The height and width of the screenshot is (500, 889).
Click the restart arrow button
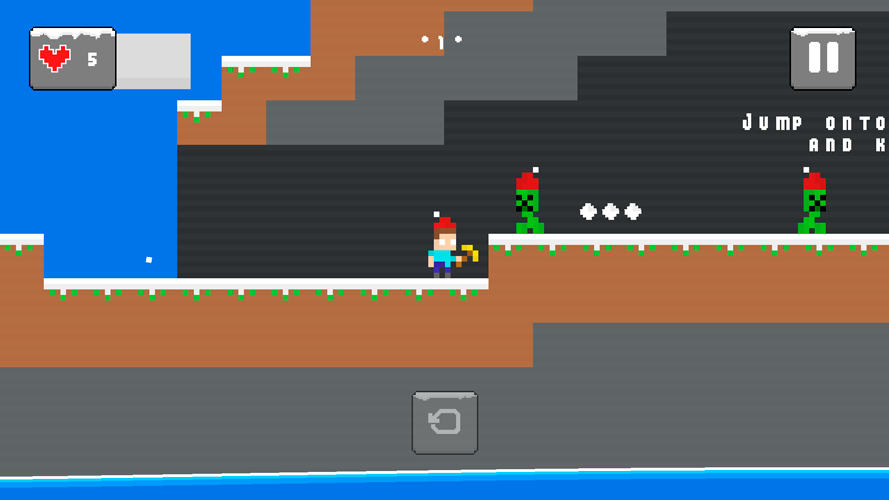point(444,422)
